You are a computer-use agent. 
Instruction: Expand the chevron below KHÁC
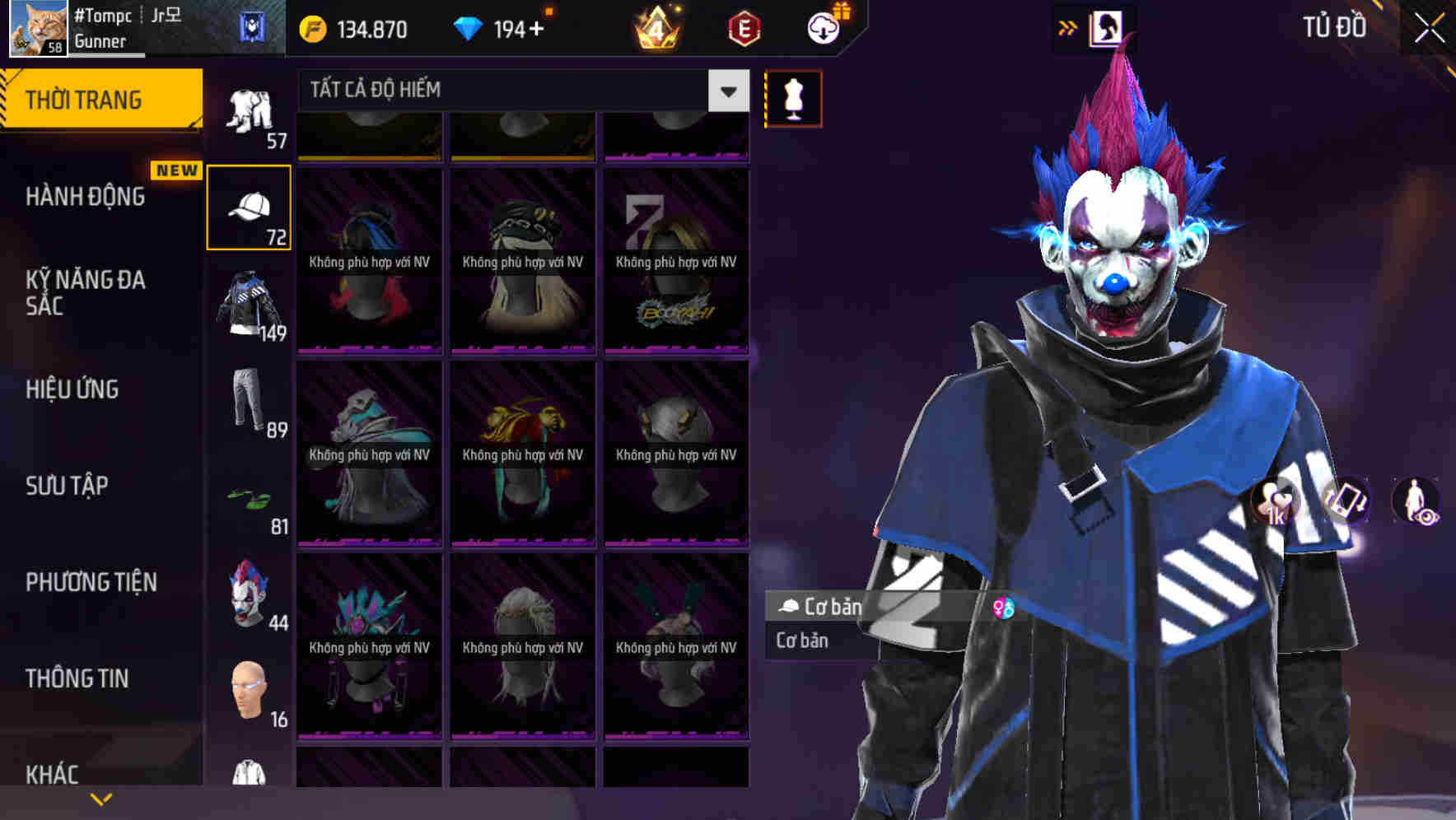101,799
